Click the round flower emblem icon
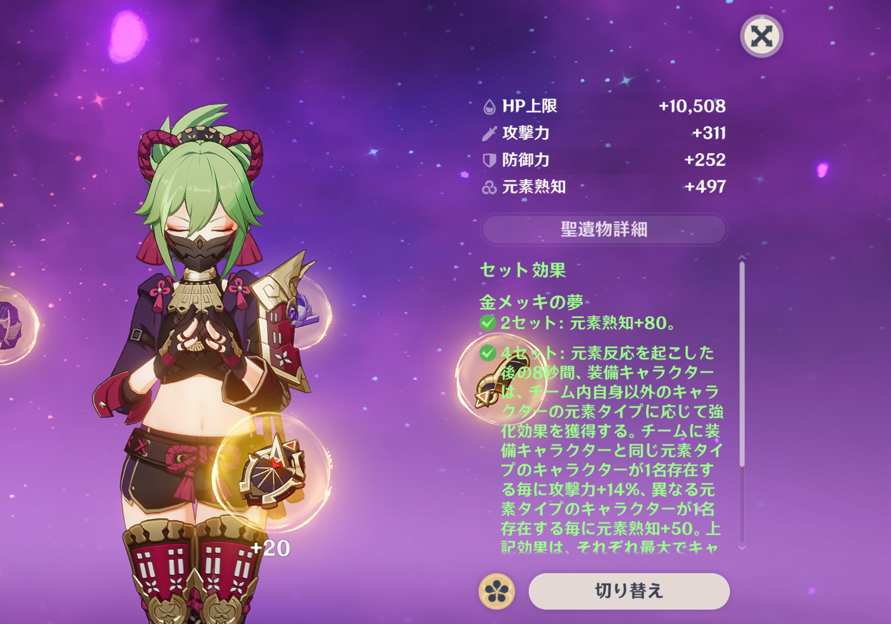The image size is (891, 624). click(x=497, y=591)
